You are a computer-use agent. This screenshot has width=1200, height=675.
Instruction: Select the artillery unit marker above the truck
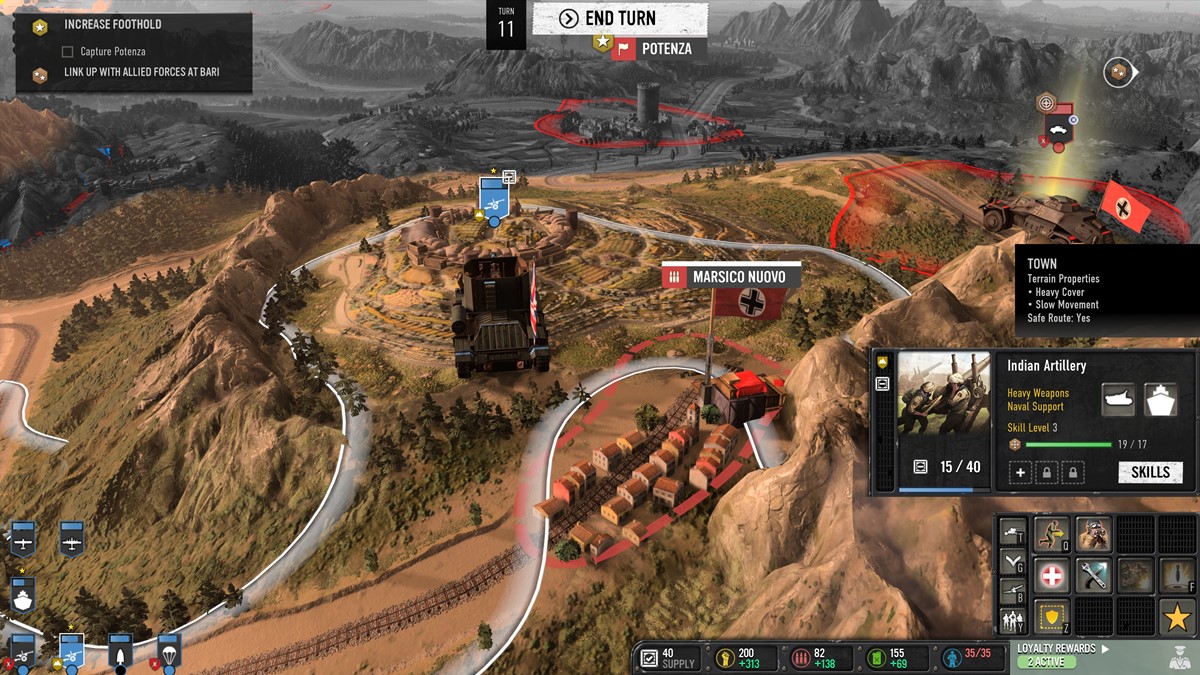[x=494, y=196]
